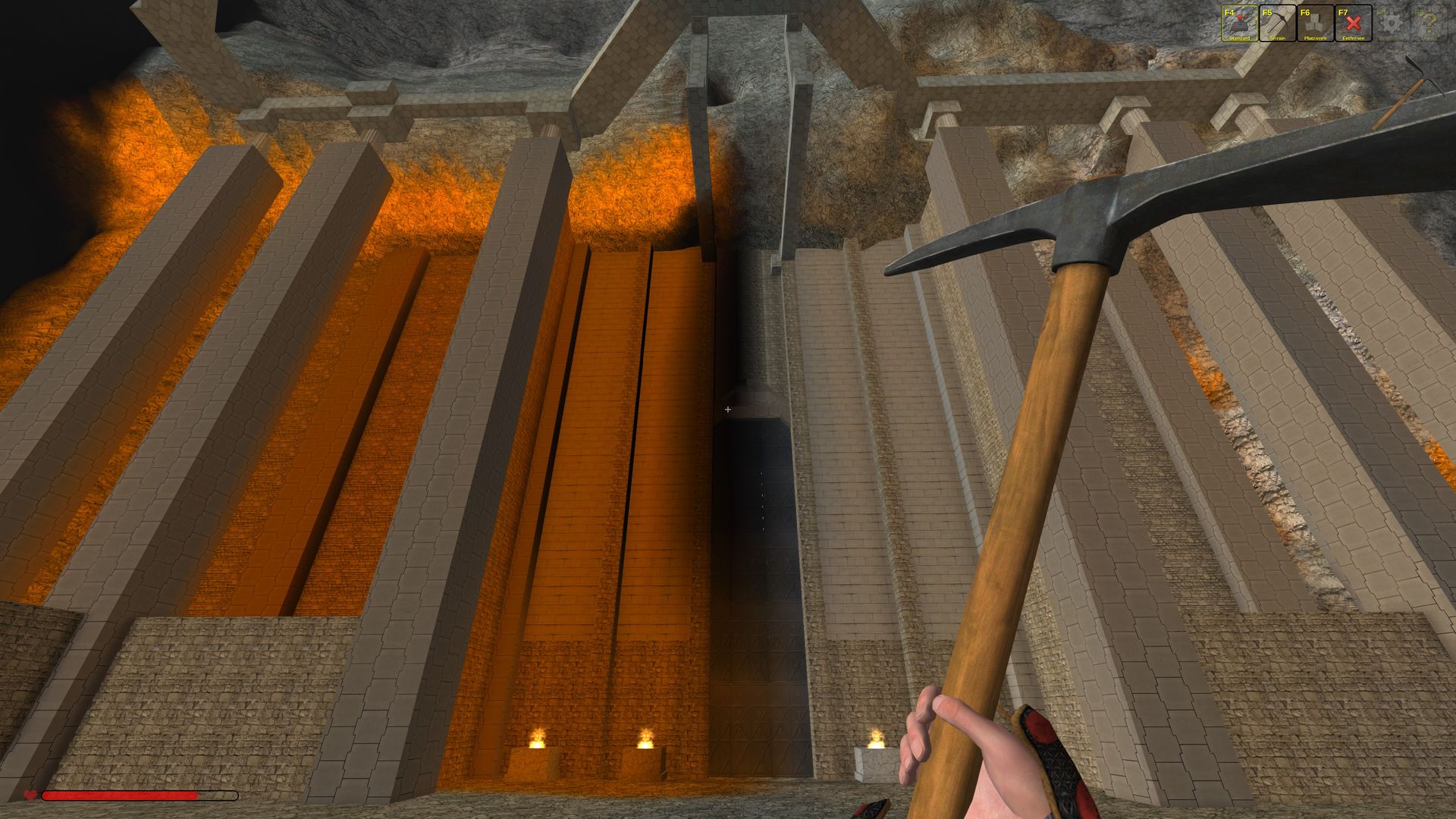Switch to Terrain pickaxe mode
This screenshot has height=819, width=1456.
point(1277,24)
